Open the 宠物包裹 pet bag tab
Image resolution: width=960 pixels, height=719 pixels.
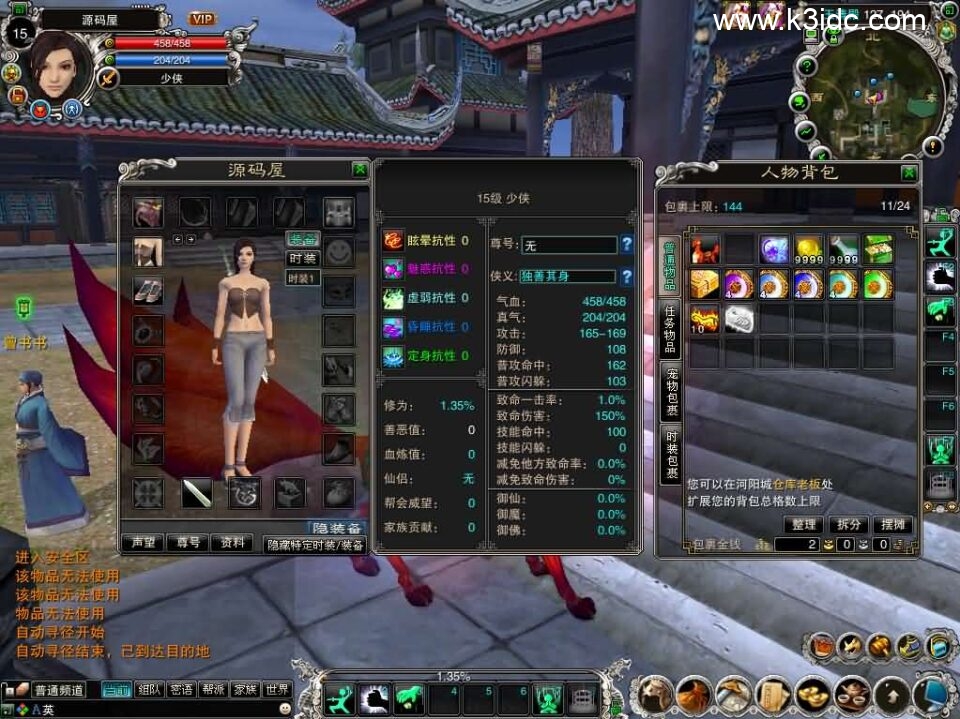[670, 391]
